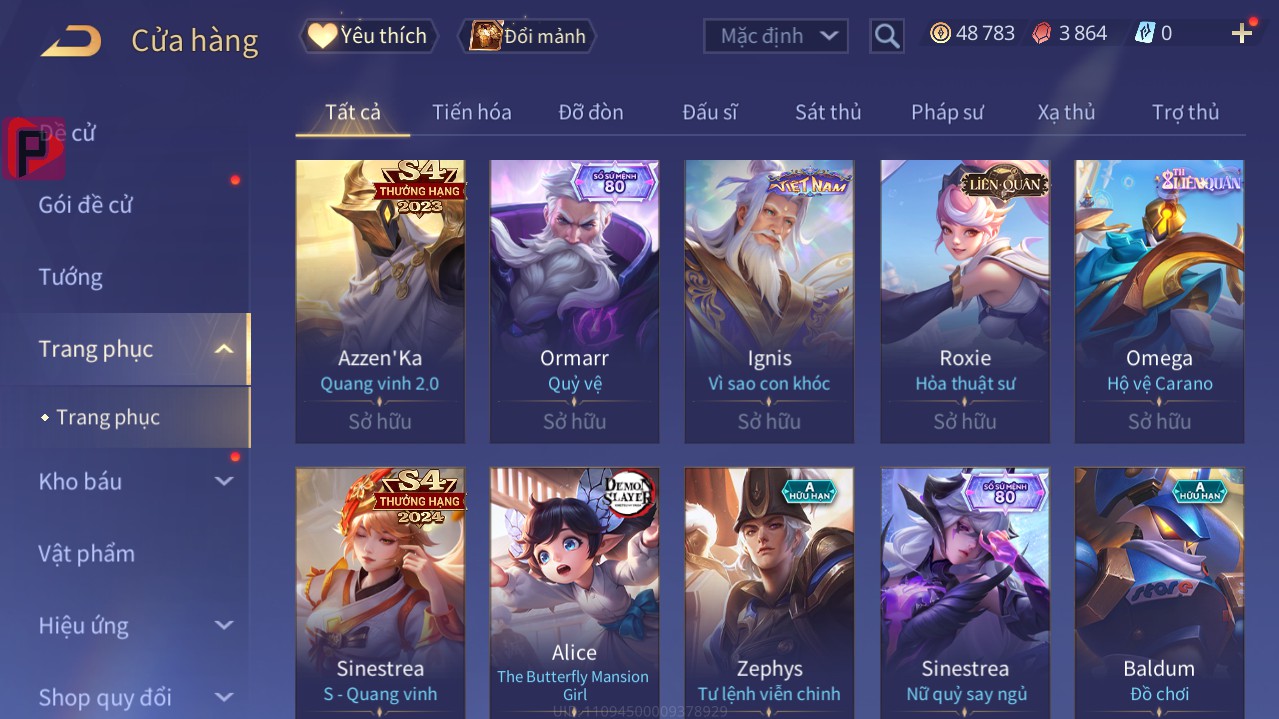
Task: Add currency with the plus button
Action: click(1241, 34)
